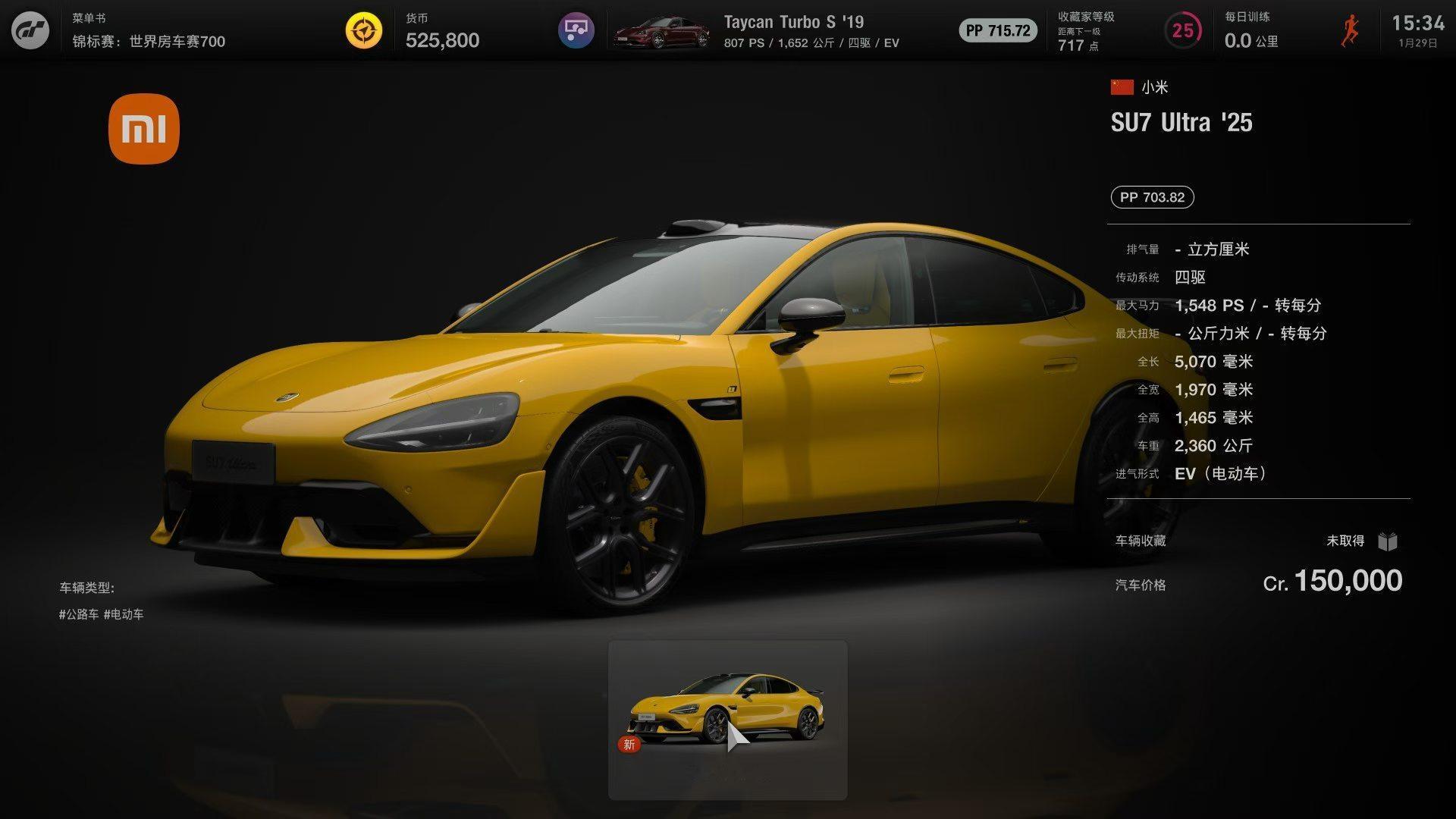Click the yellow roulette ticket icon
The width and height of the screenshot is (1456, 819).
coord(364,31)
